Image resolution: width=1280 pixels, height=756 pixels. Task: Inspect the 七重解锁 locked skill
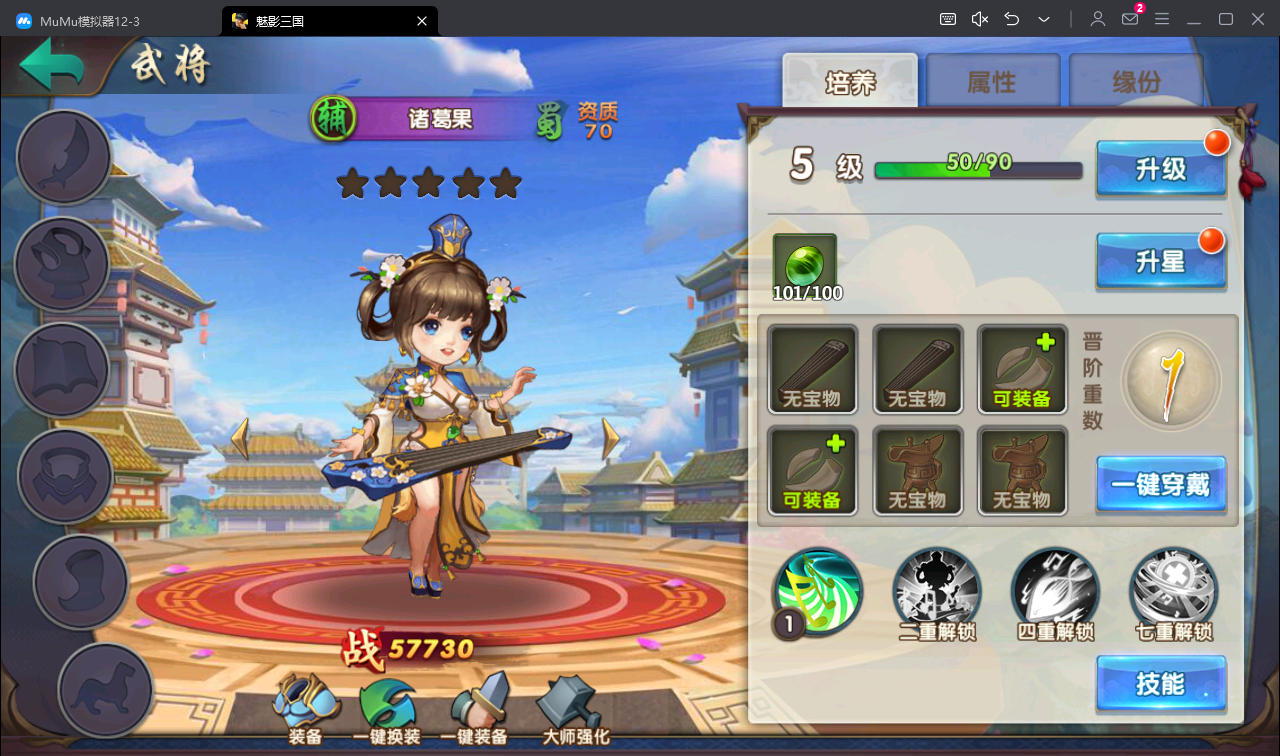pos(1173,592)
